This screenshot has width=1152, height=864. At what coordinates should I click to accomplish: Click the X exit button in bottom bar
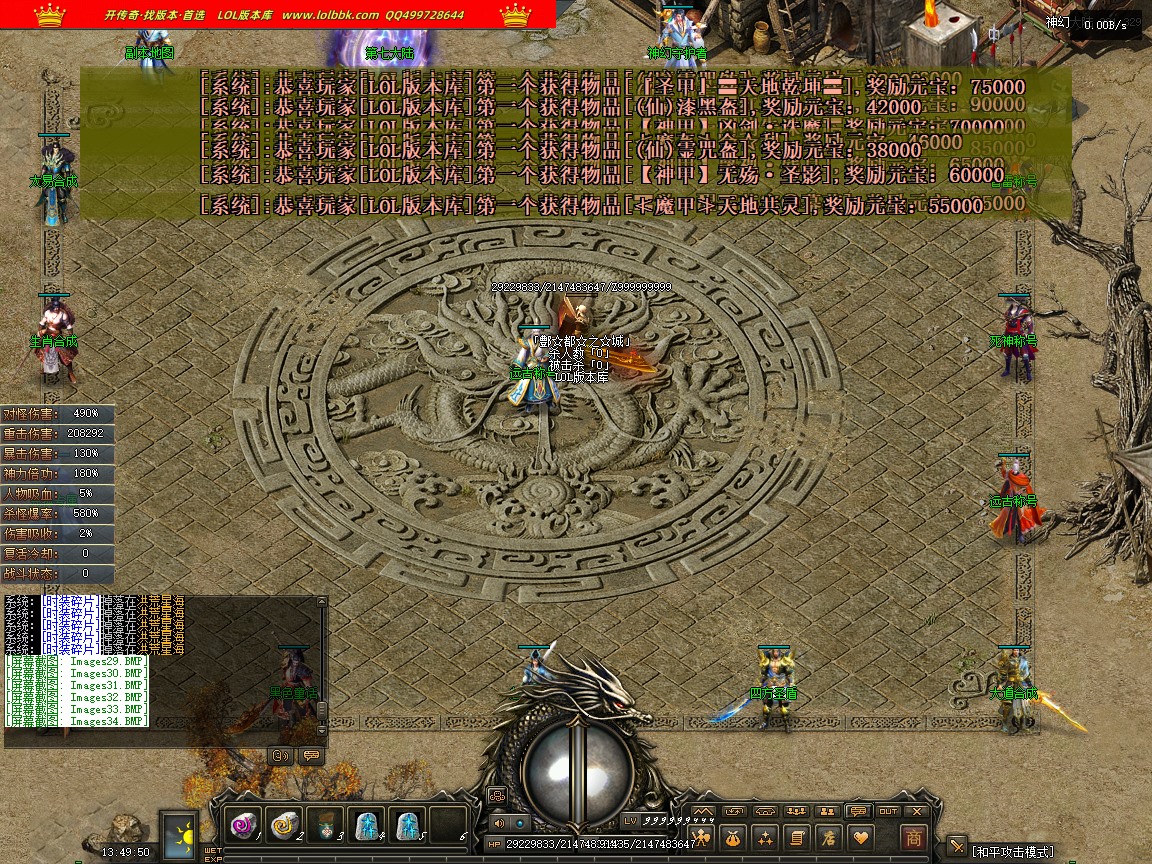(x=916, y=811)
